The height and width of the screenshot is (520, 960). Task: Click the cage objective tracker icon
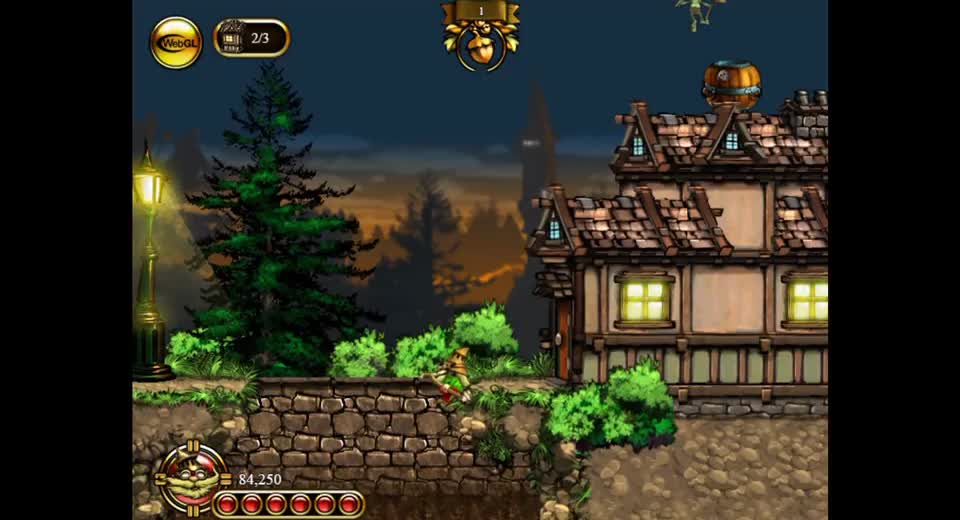click(x=233, y=39)
